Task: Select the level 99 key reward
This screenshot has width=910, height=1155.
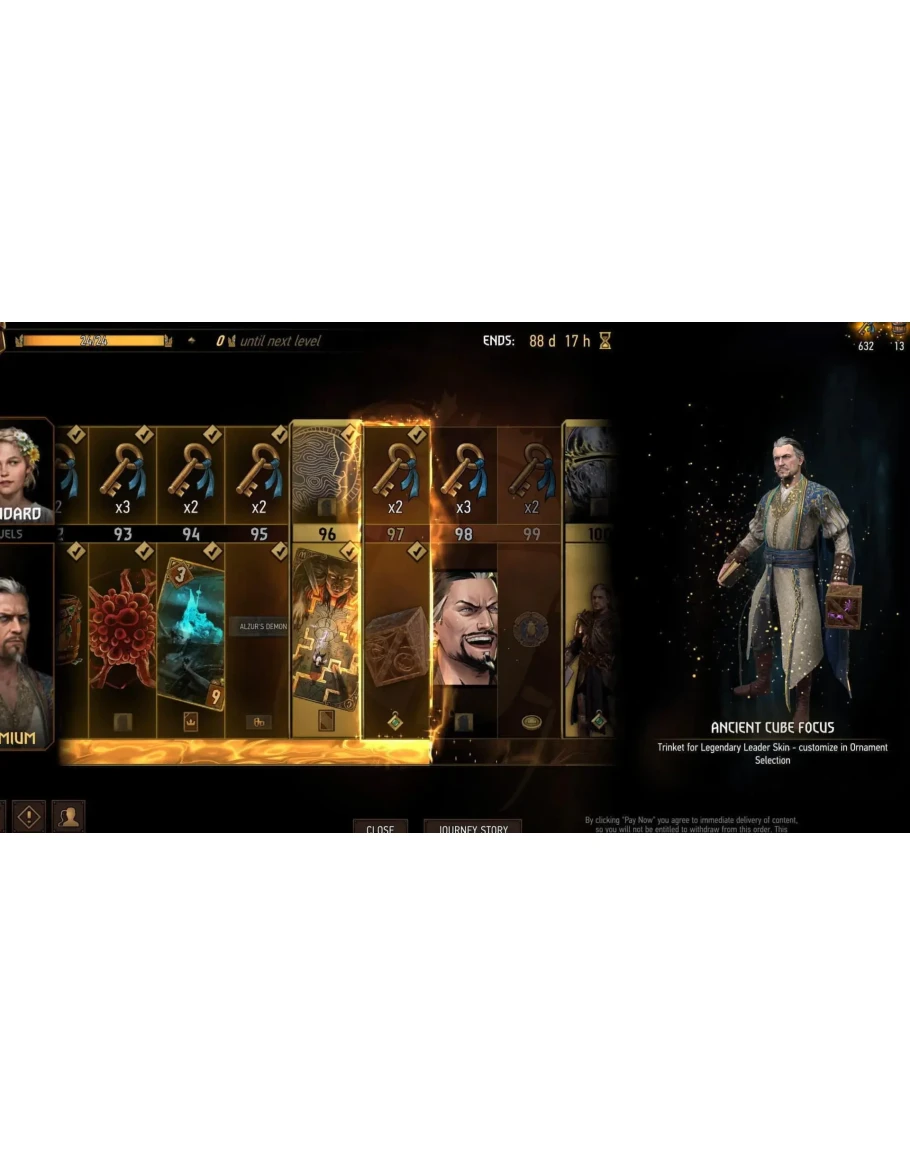Action: (x=531, y=476)
